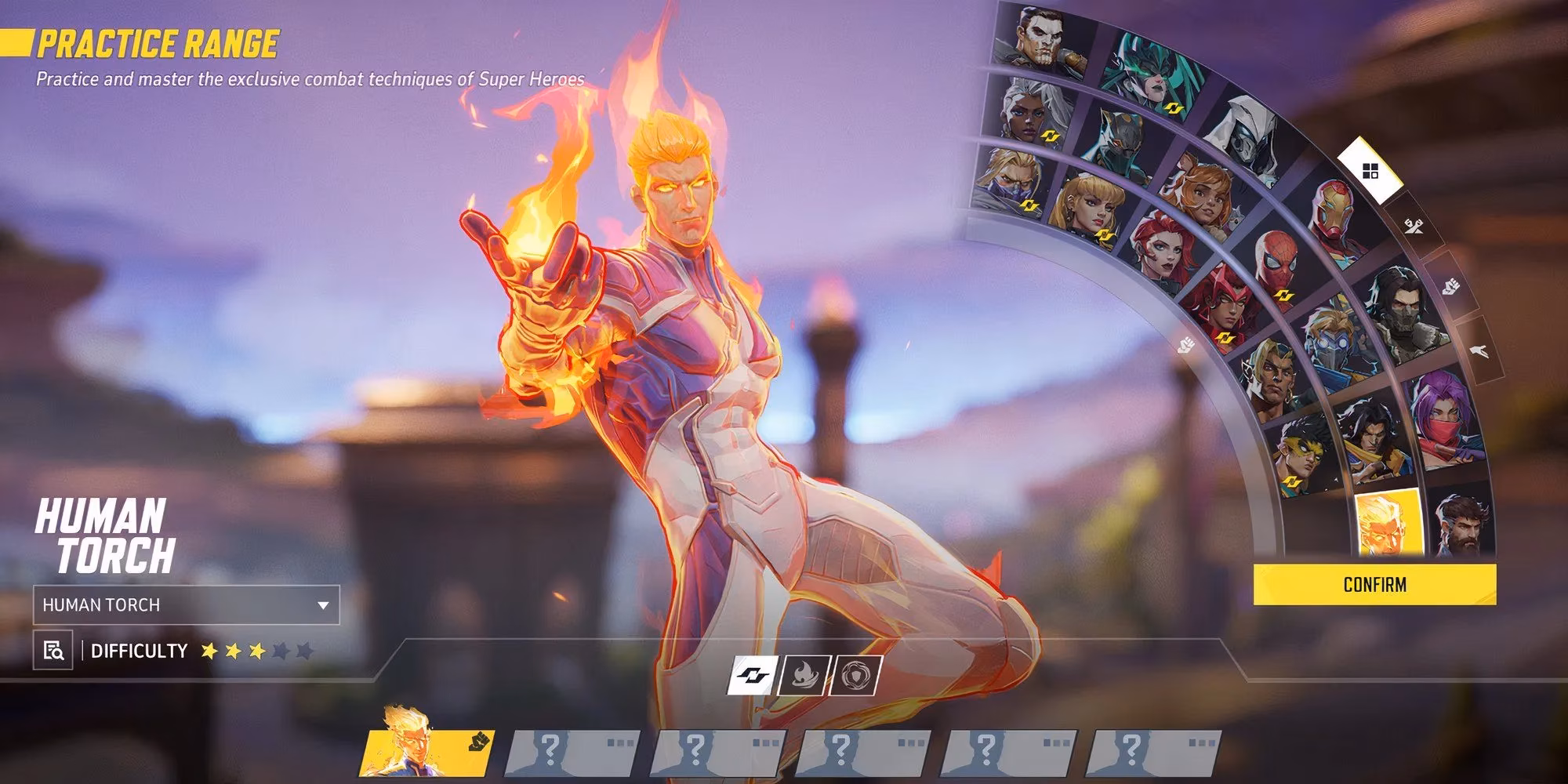Screen dimensions: 1568x784
Task: Select the white Duelist role emblem below Human Torch
Action: pos(751,676)
